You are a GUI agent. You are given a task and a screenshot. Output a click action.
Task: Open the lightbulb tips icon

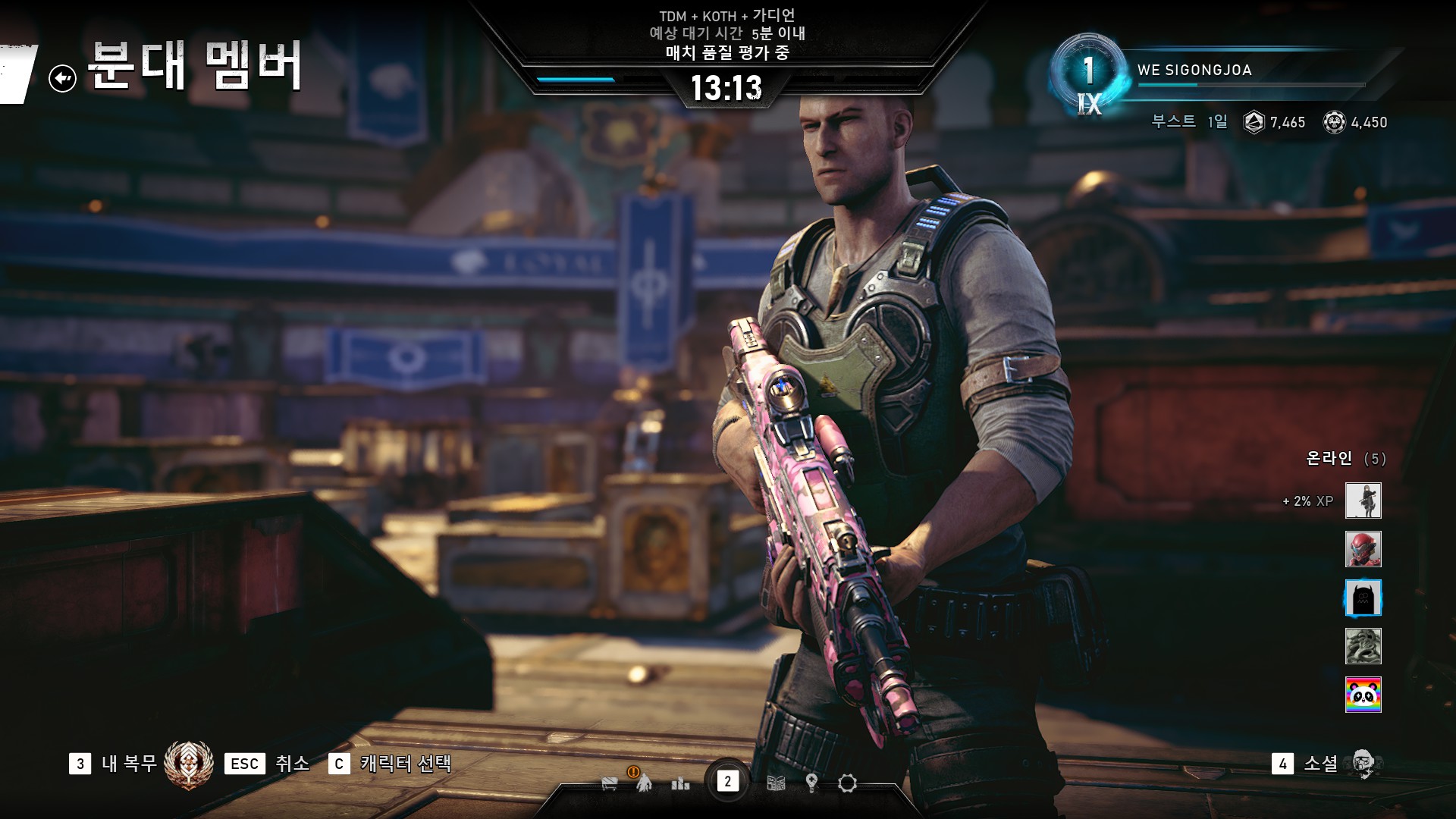811,783
